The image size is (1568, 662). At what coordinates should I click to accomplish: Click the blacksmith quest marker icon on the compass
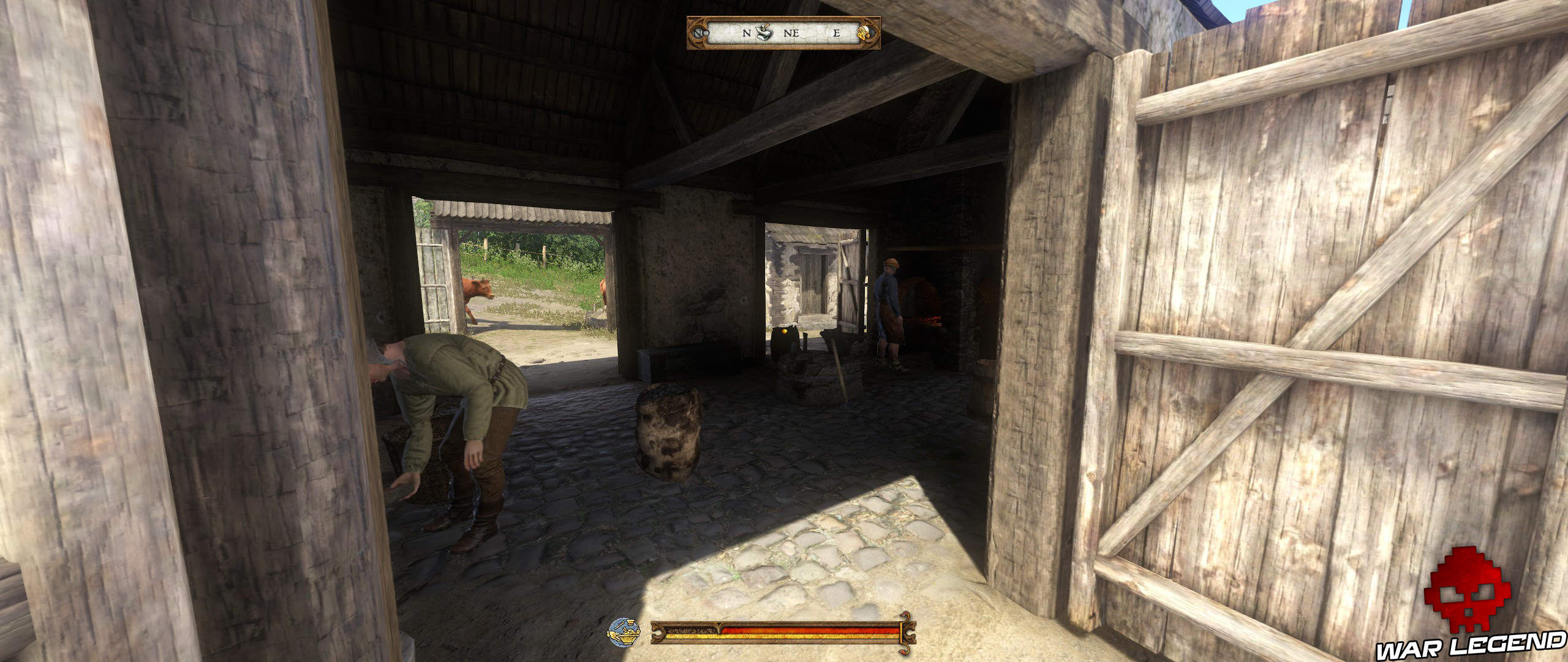(763, 32)
